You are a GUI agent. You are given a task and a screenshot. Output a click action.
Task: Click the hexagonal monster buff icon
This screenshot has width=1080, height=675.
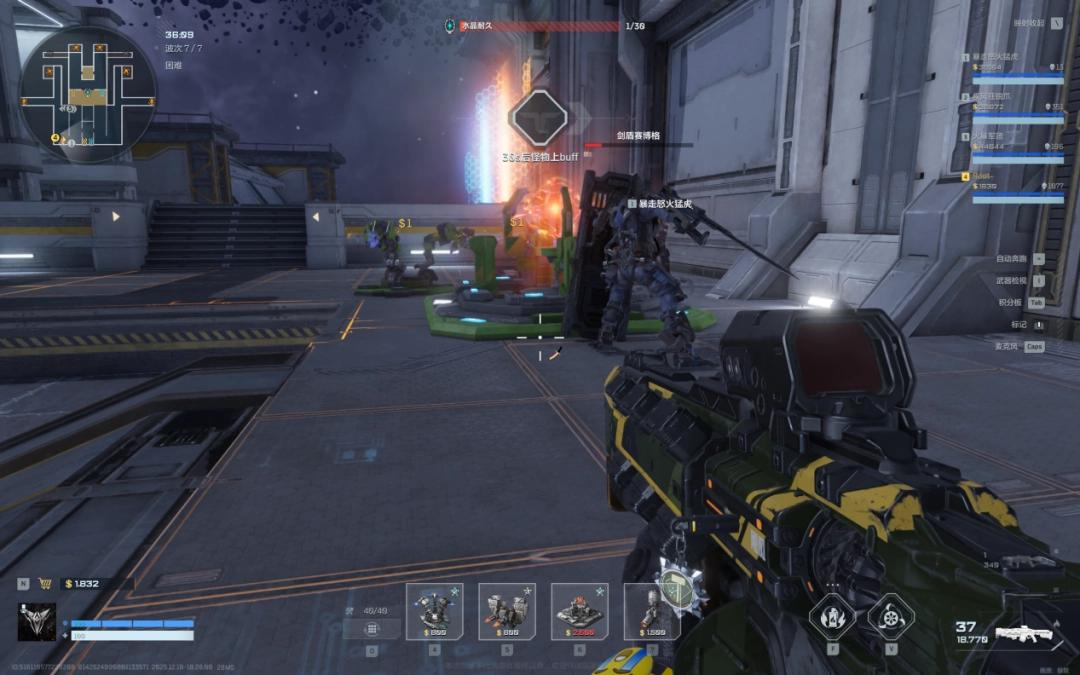(539, 118)
